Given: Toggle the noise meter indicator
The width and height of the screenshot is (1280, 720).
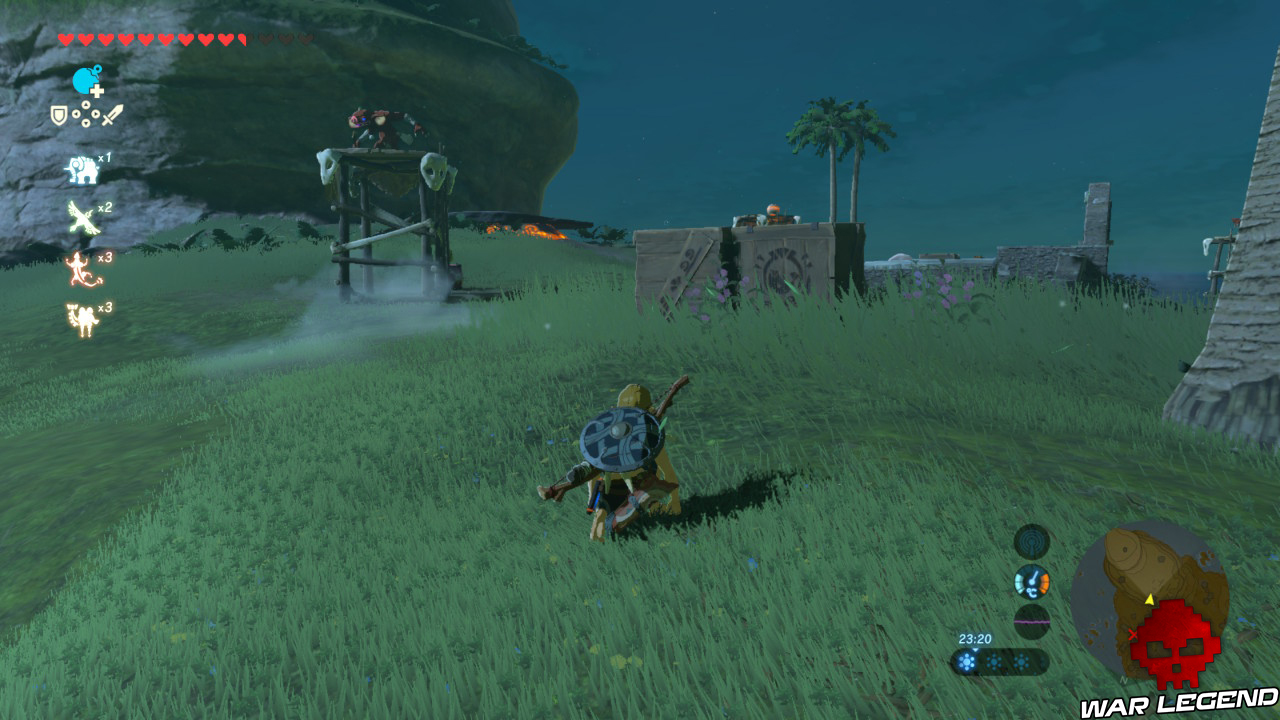Looking at the screenshot, I should click(x=1032, y=618).
